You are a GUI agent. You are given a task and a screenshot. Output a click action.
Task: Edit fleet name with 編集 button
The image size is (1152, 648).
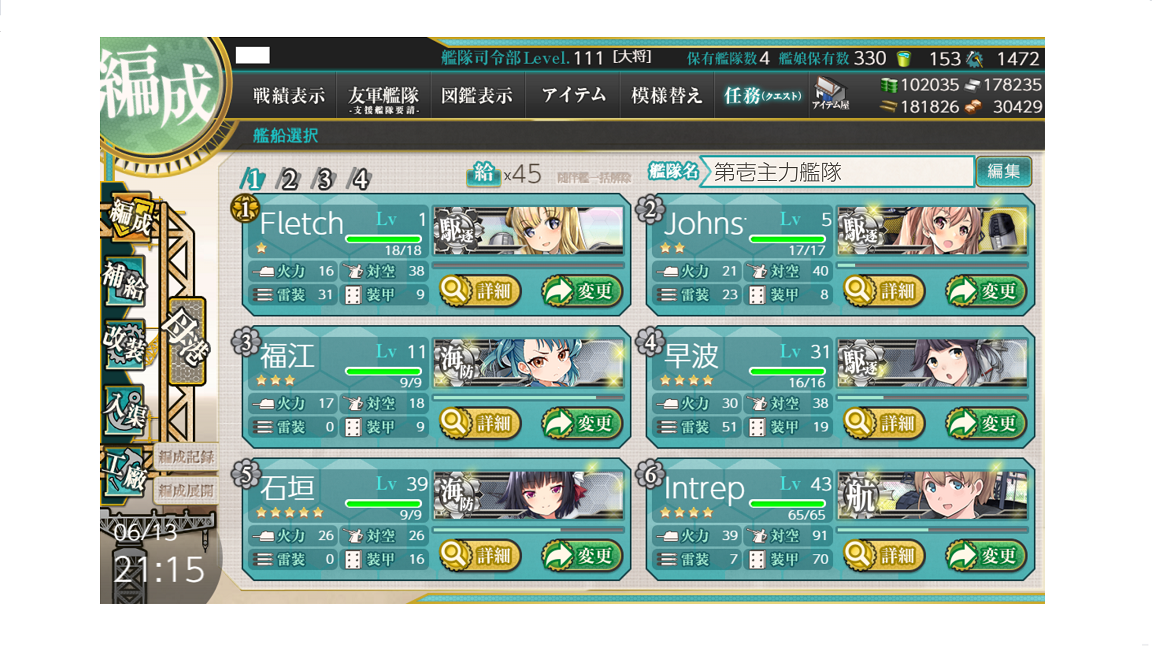click(x=1003, y=171)
